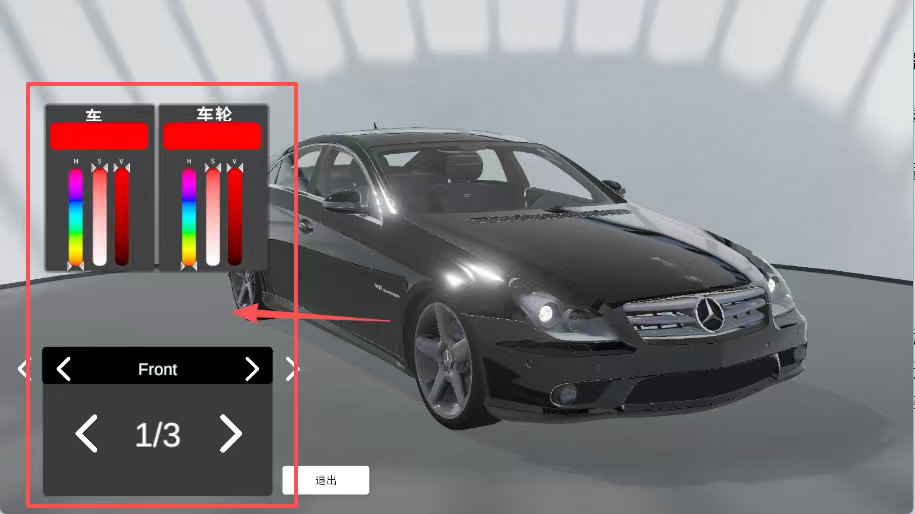Click the white 退出 exit button
Viewport: 915px width, 514px height.
326,480
